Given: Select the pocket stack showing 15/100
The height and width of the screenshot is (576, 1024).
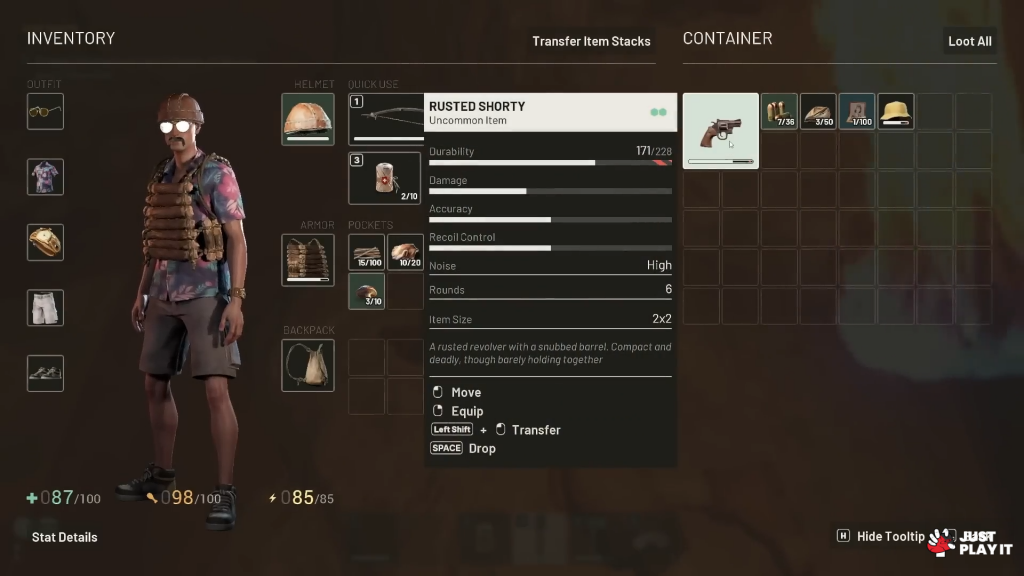Looking at the screenshot, I should tap(366, 252).
